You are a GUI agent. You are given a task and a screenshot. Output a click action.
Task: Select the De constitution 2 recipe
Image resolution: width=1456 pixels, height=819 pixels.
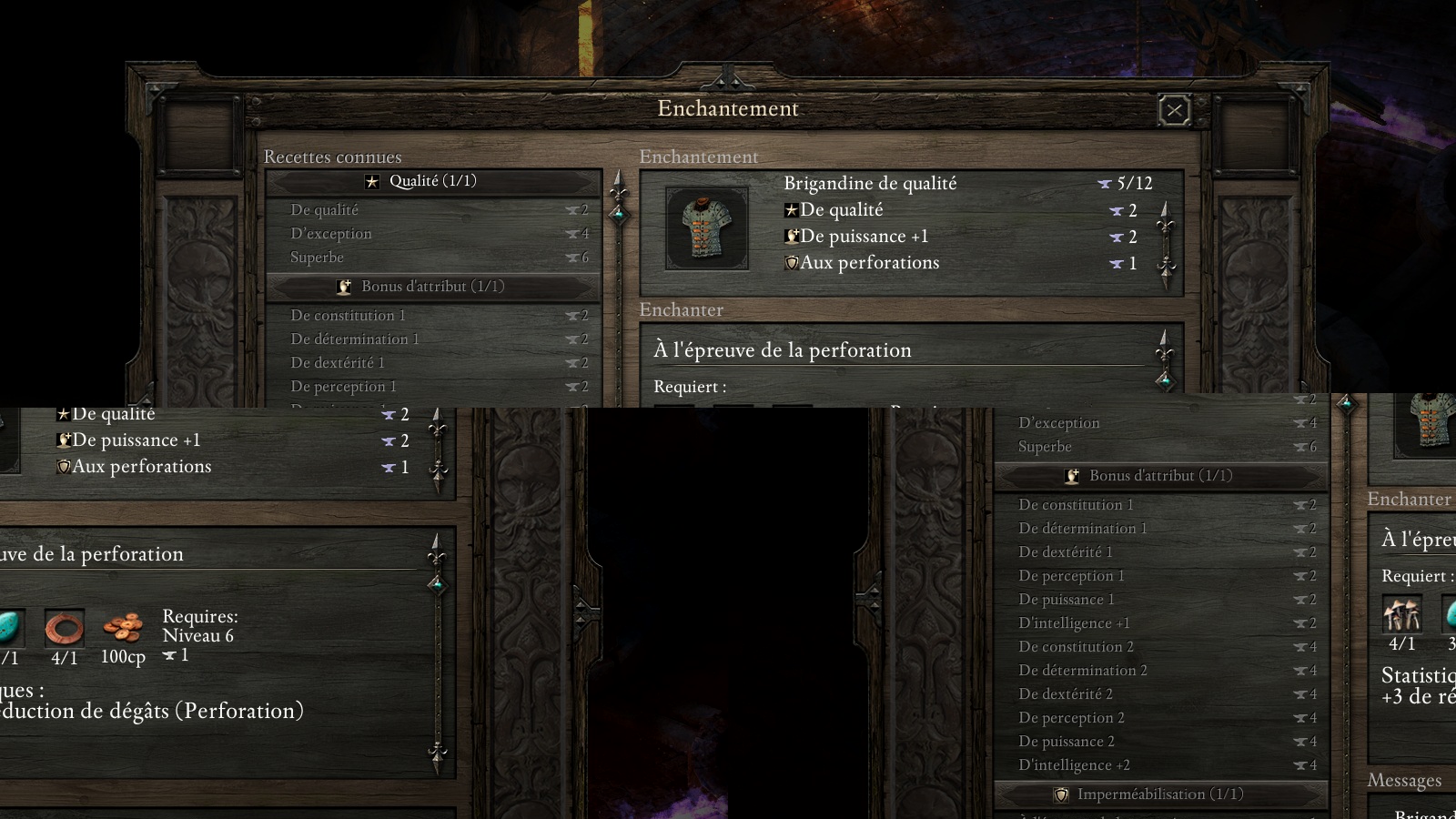tap(1076, 647)
